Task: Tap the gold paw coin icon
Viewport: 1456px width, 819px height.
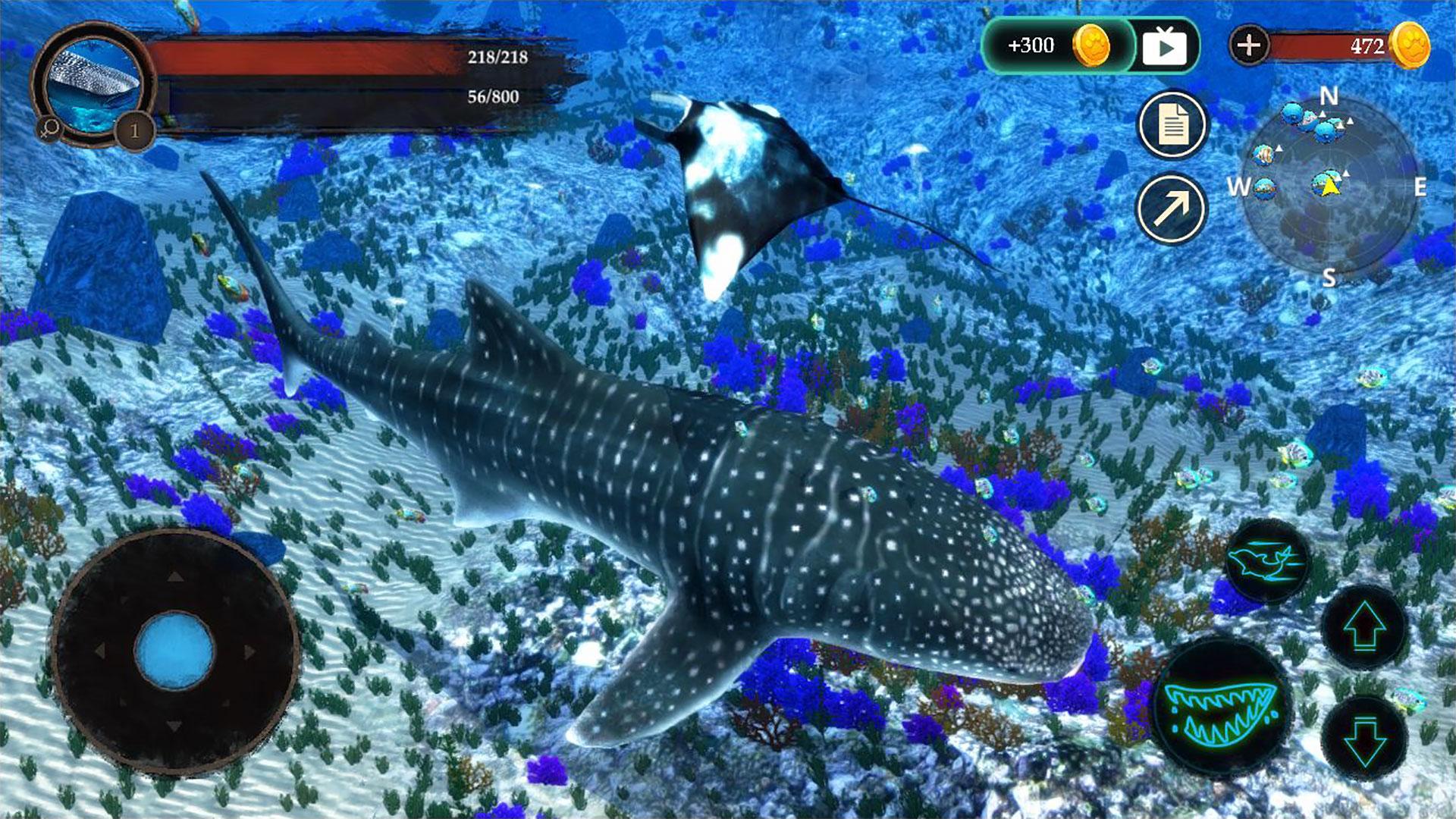Action: (x=1093, y=45)
